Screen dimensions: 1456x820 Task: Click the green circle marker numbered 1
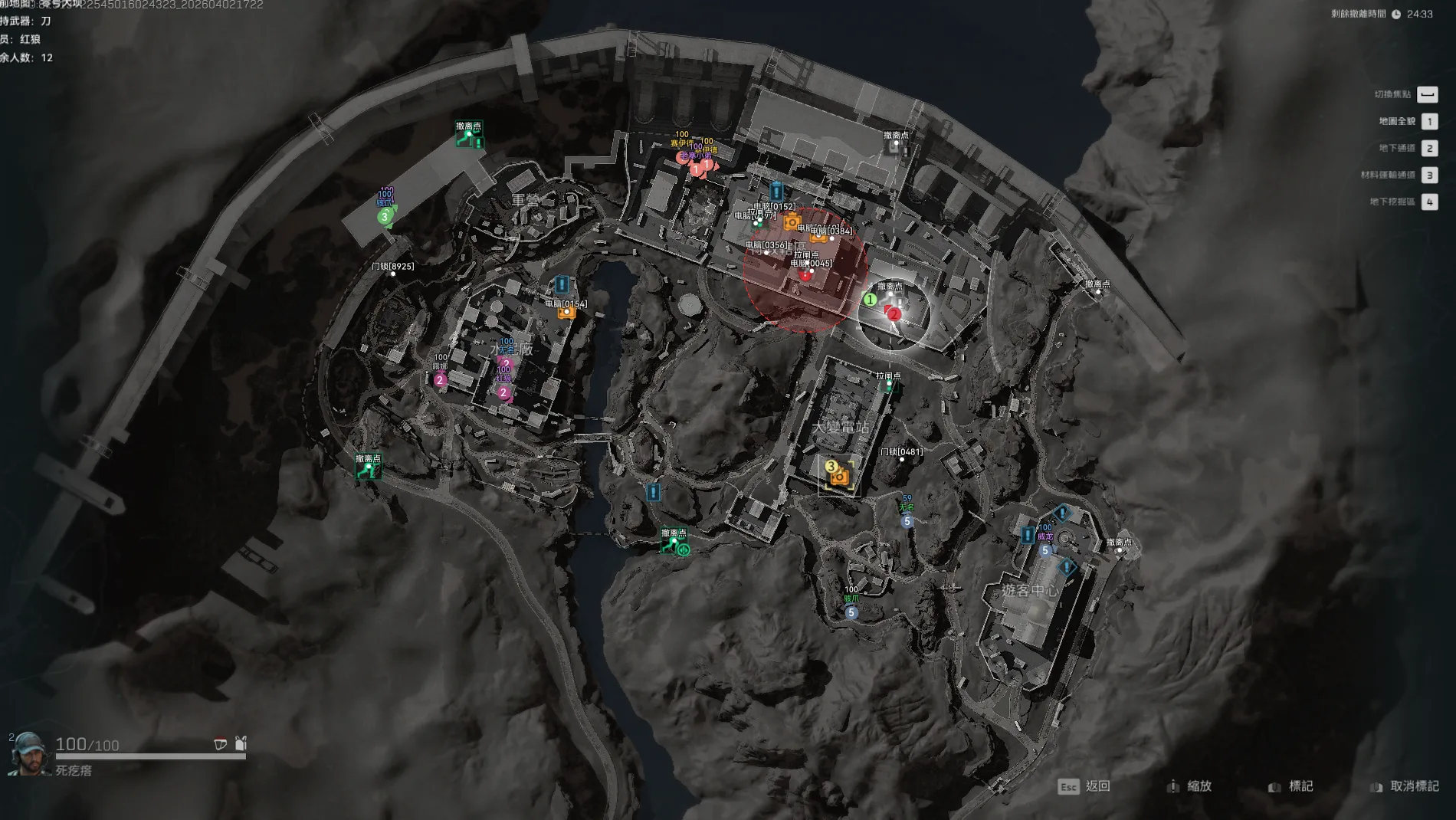(870, 300)
